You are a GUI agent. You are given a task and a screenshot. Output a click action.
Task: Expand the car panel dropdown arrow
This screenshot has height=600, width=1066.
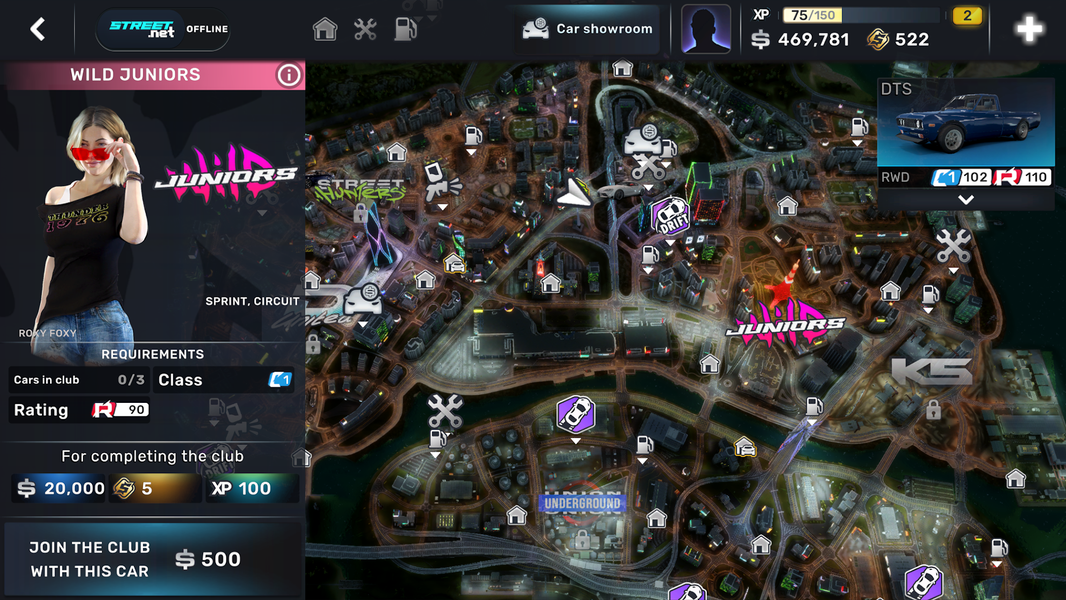click(x=965, y=200)
